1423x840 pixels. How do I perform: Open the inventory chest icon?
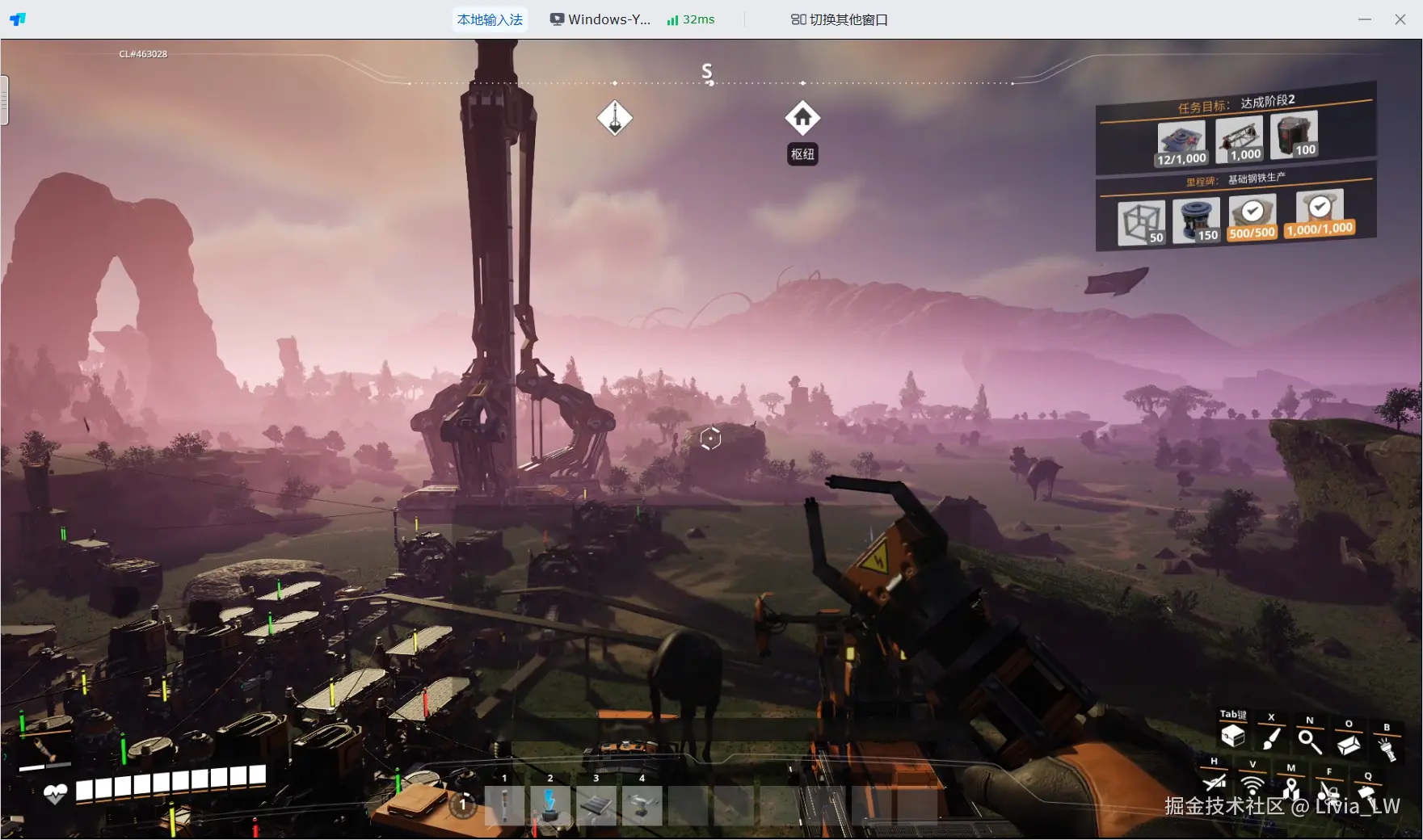click(1232, 736)
